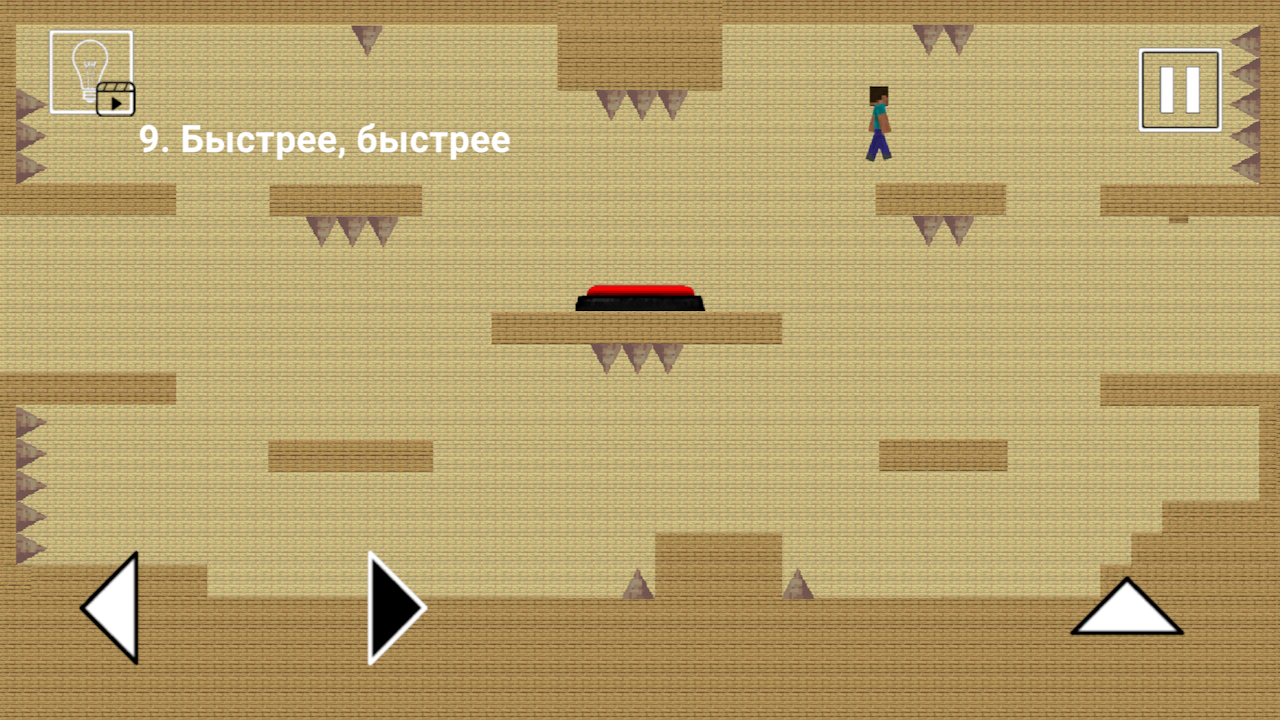Pause the game with the pause icon

tap(1179, 87)
